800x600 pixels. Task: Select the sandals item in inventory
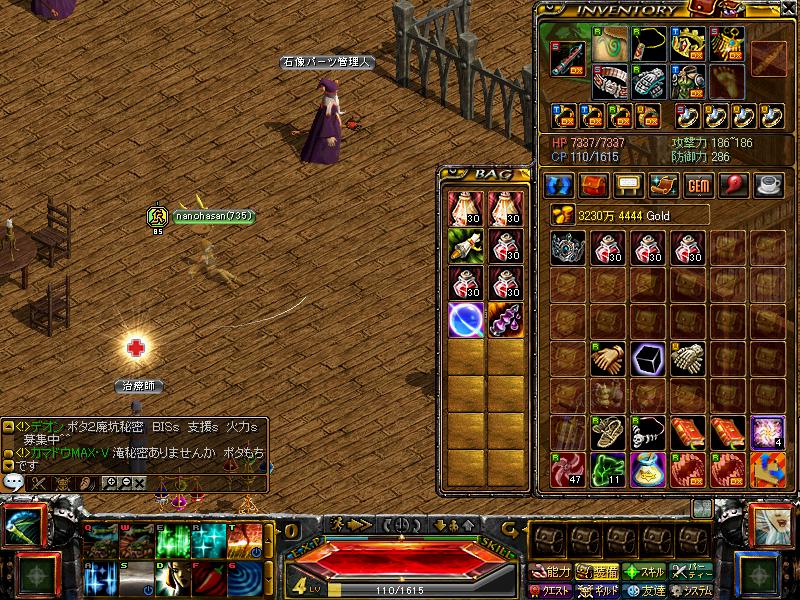point(608,432)
